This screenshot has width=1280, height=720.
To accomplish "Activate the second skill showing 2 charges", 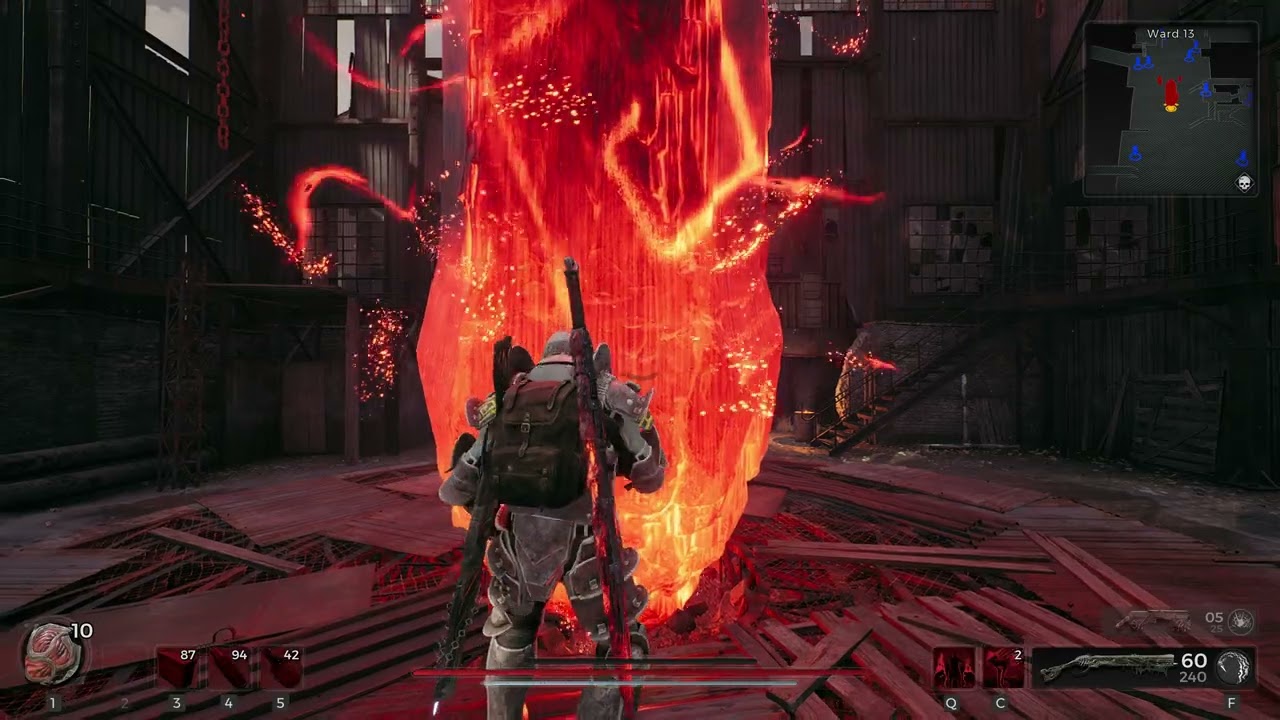I will point(1003,668).
